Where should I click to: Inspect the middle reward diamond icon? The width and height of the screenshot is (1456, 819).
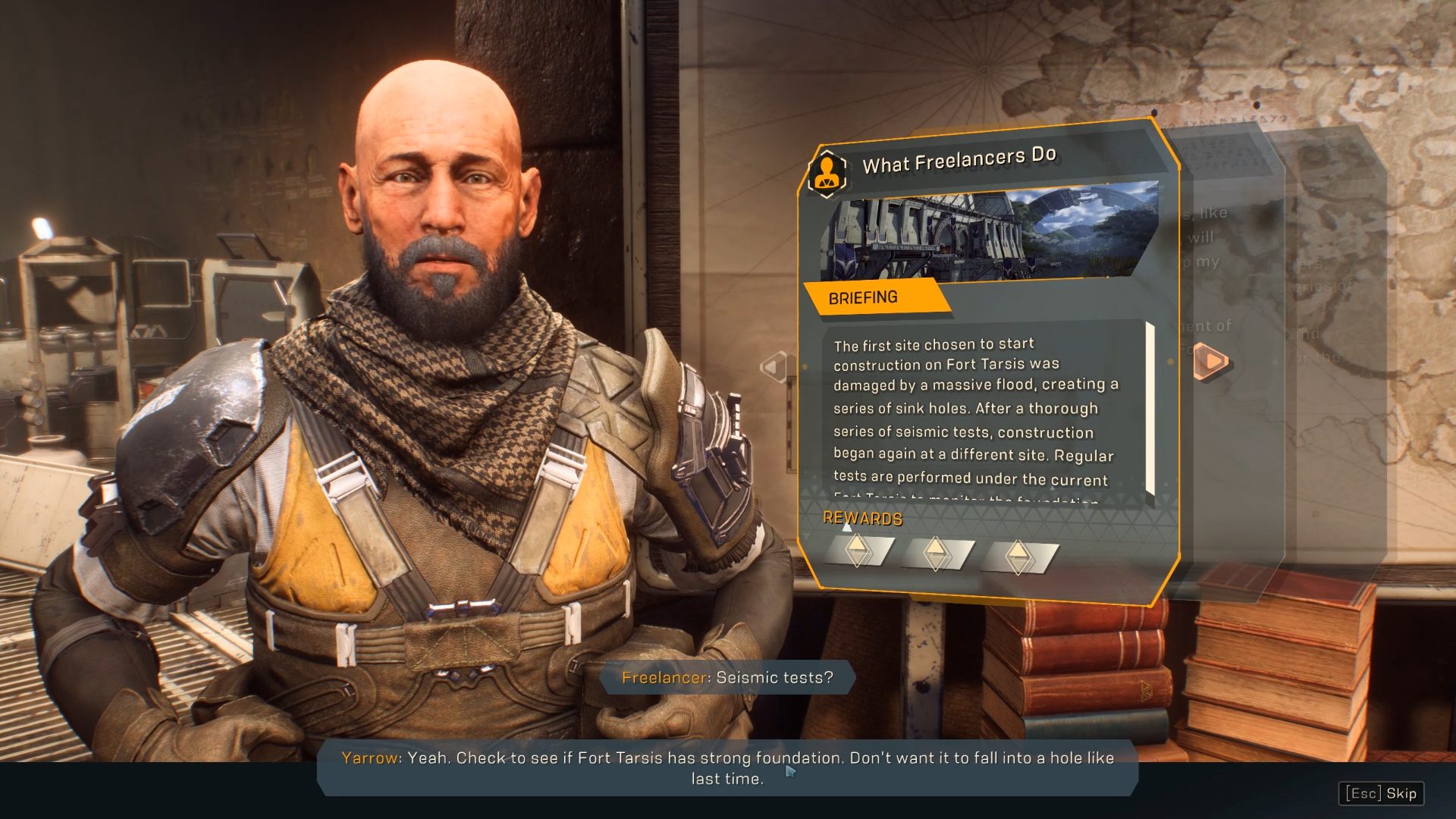click(x=937, y=554)
